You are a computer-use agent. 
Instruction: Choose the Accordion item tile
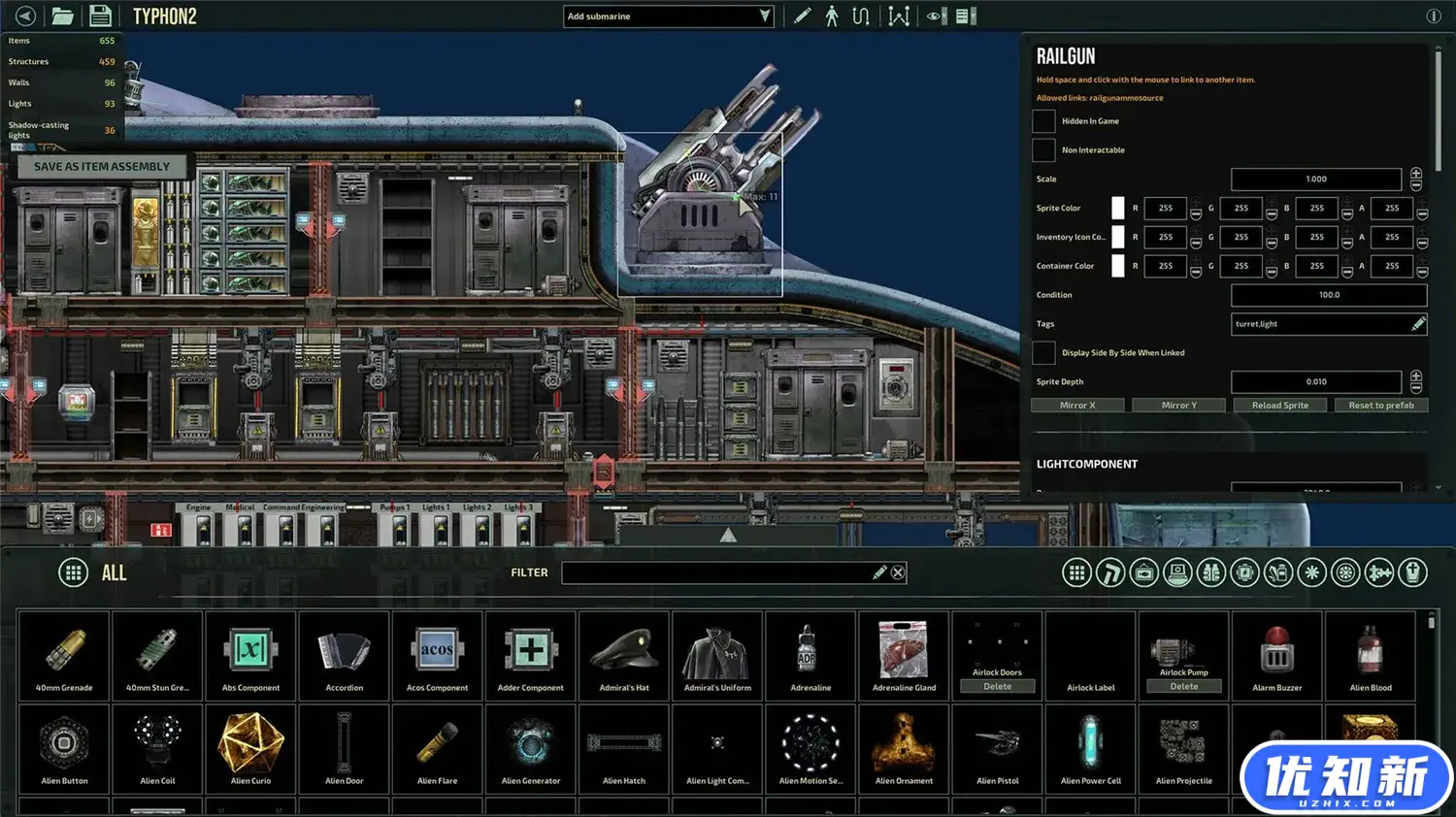[345, 655]
